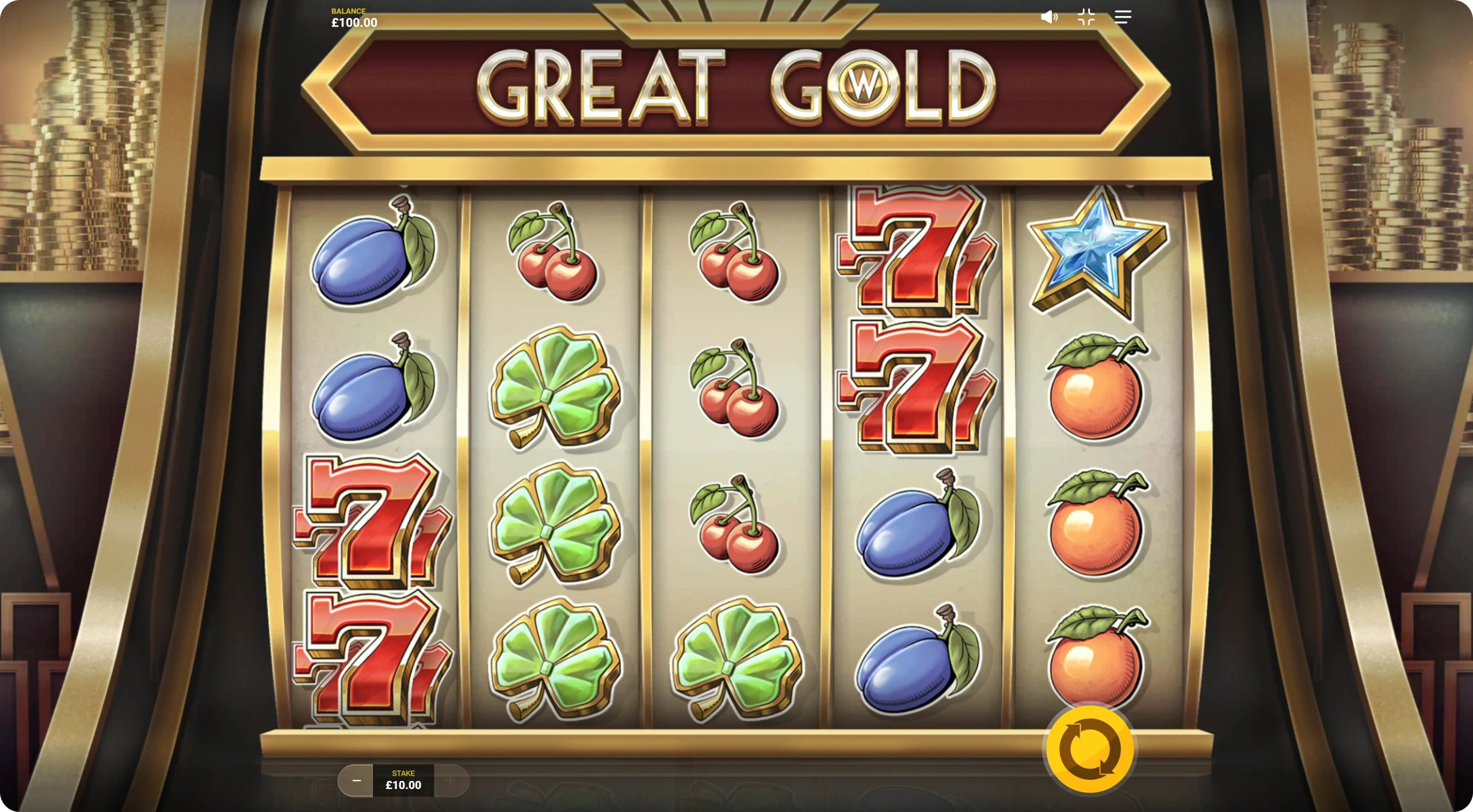Increase the stake with the plus button
This screenshot has width=1473, height=812.
451,780
